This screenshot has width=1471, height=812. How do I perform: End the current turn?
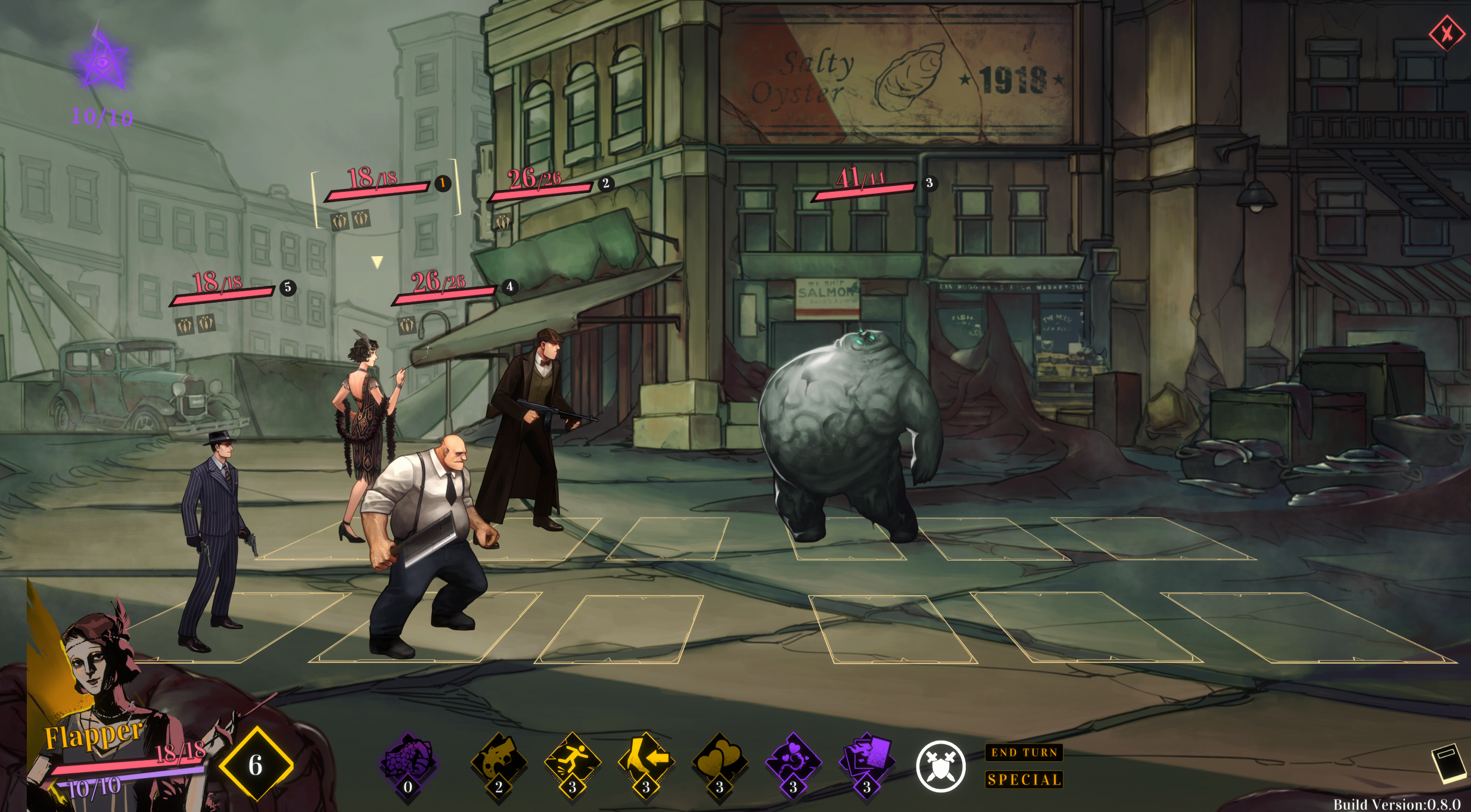1024,752
